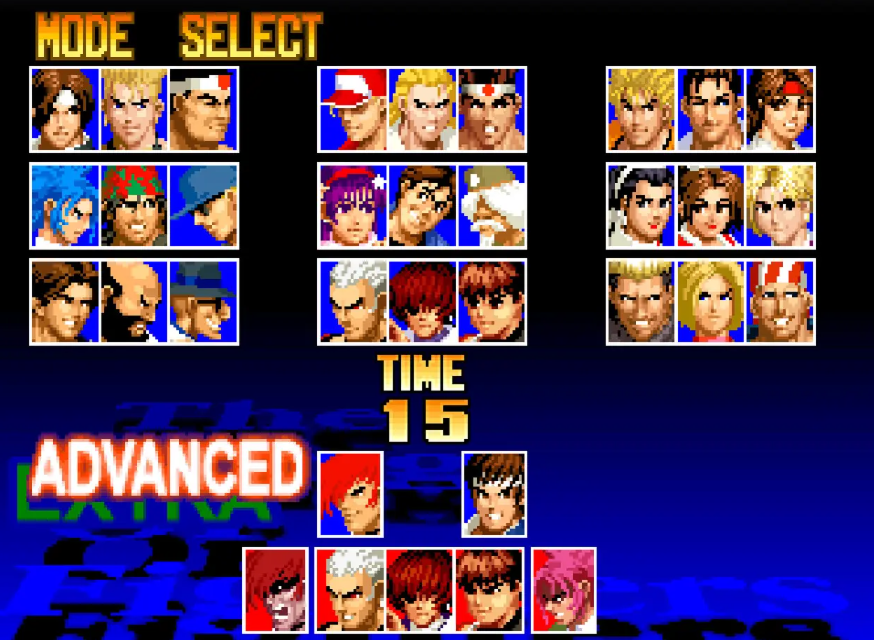Select pink-haired Orochi Leona's portrait
The image size is (874, 640).
564,590
